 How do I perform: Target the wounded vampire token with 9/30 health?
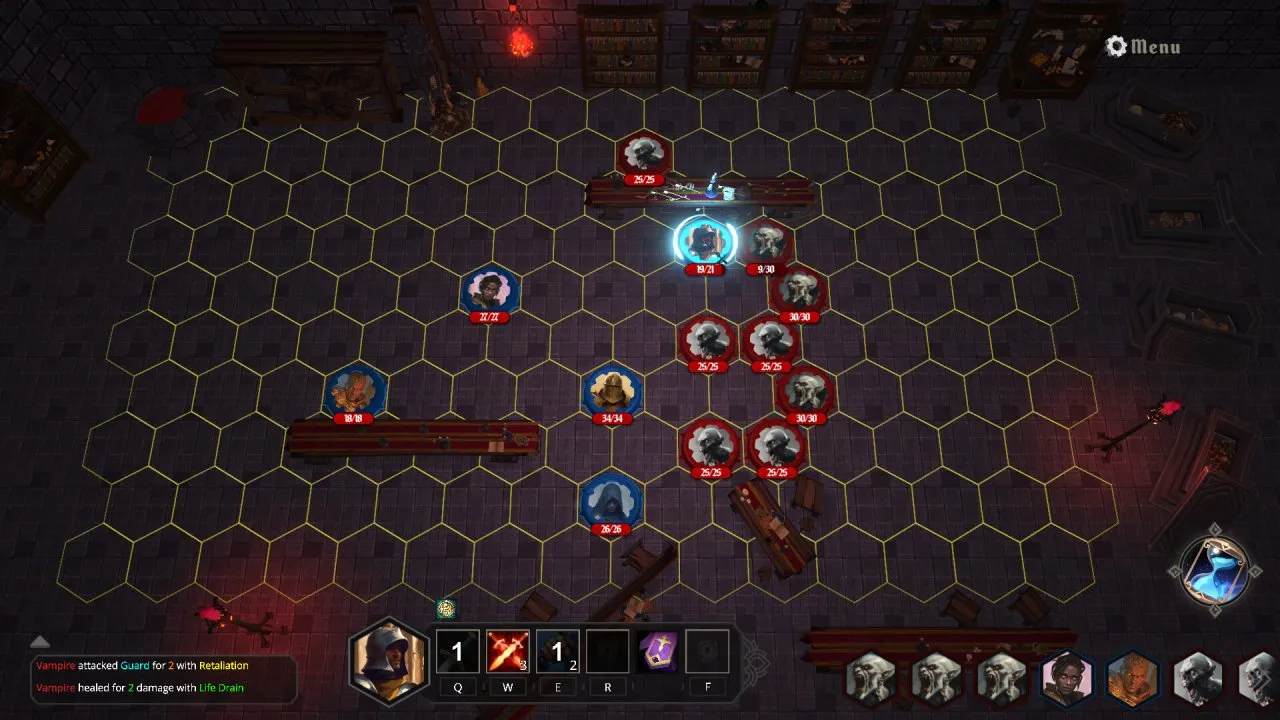tap(766, 243)
